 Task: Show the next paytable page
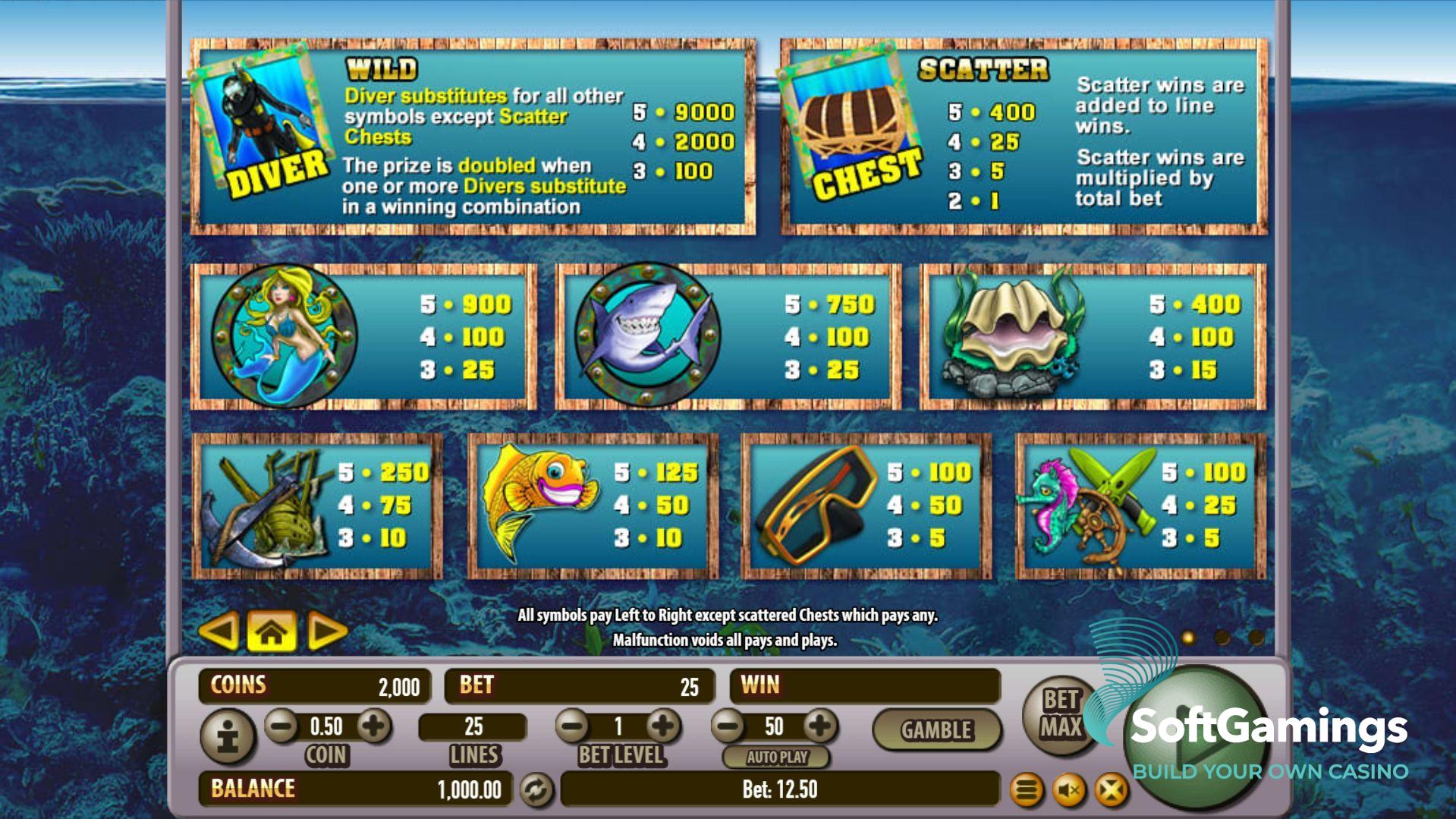point(326,631)
